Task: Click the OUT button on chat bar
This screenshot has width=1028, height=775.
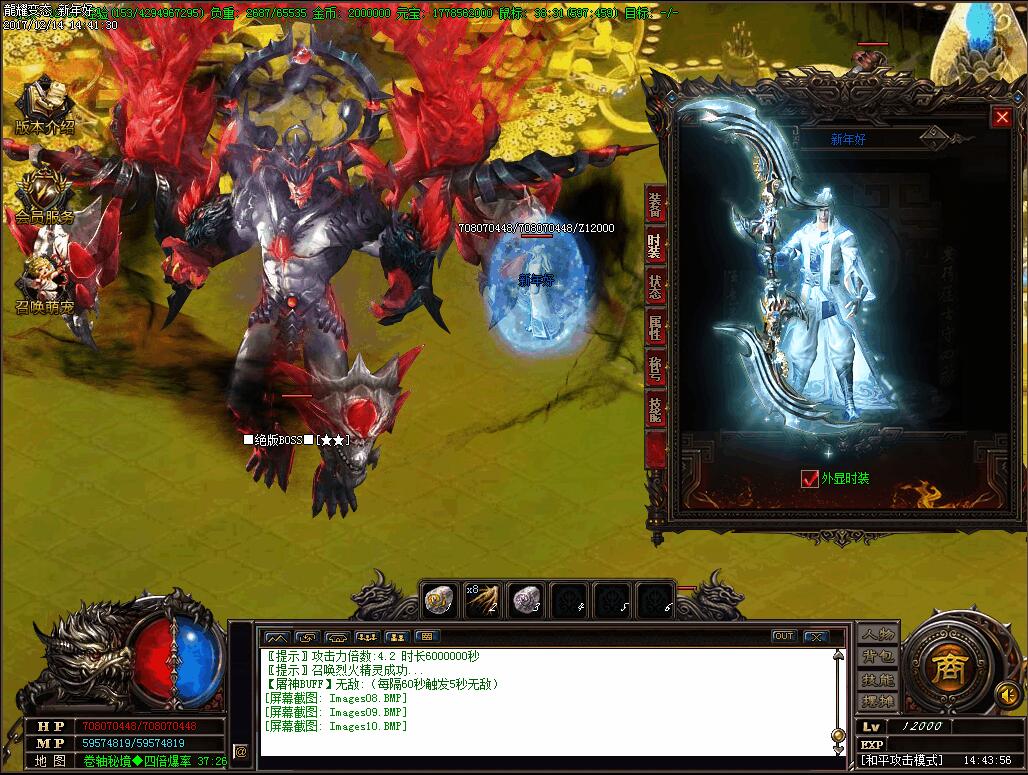Action: 783,636
